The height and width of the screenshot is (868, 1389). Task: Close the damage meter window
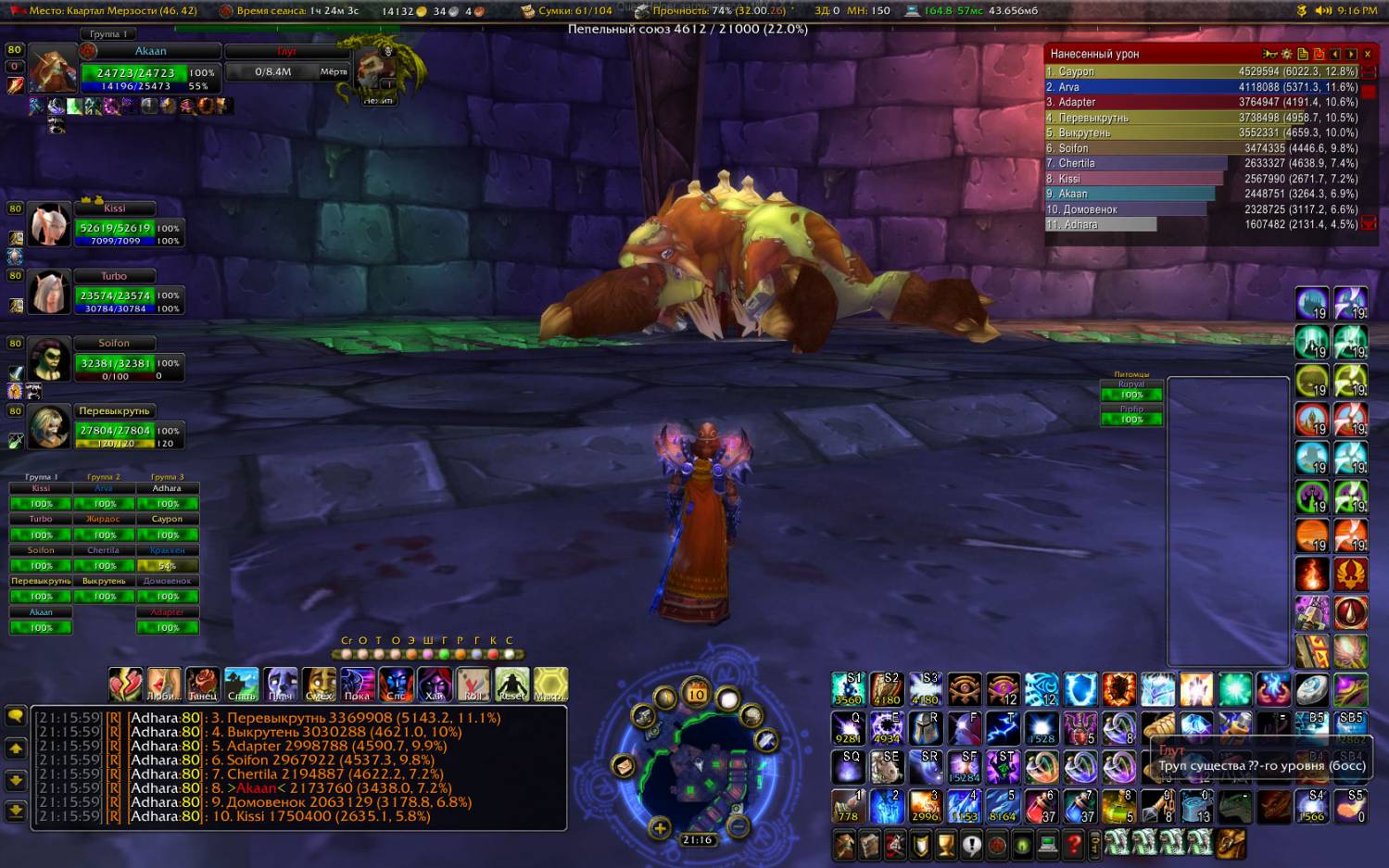(1367, 54)
